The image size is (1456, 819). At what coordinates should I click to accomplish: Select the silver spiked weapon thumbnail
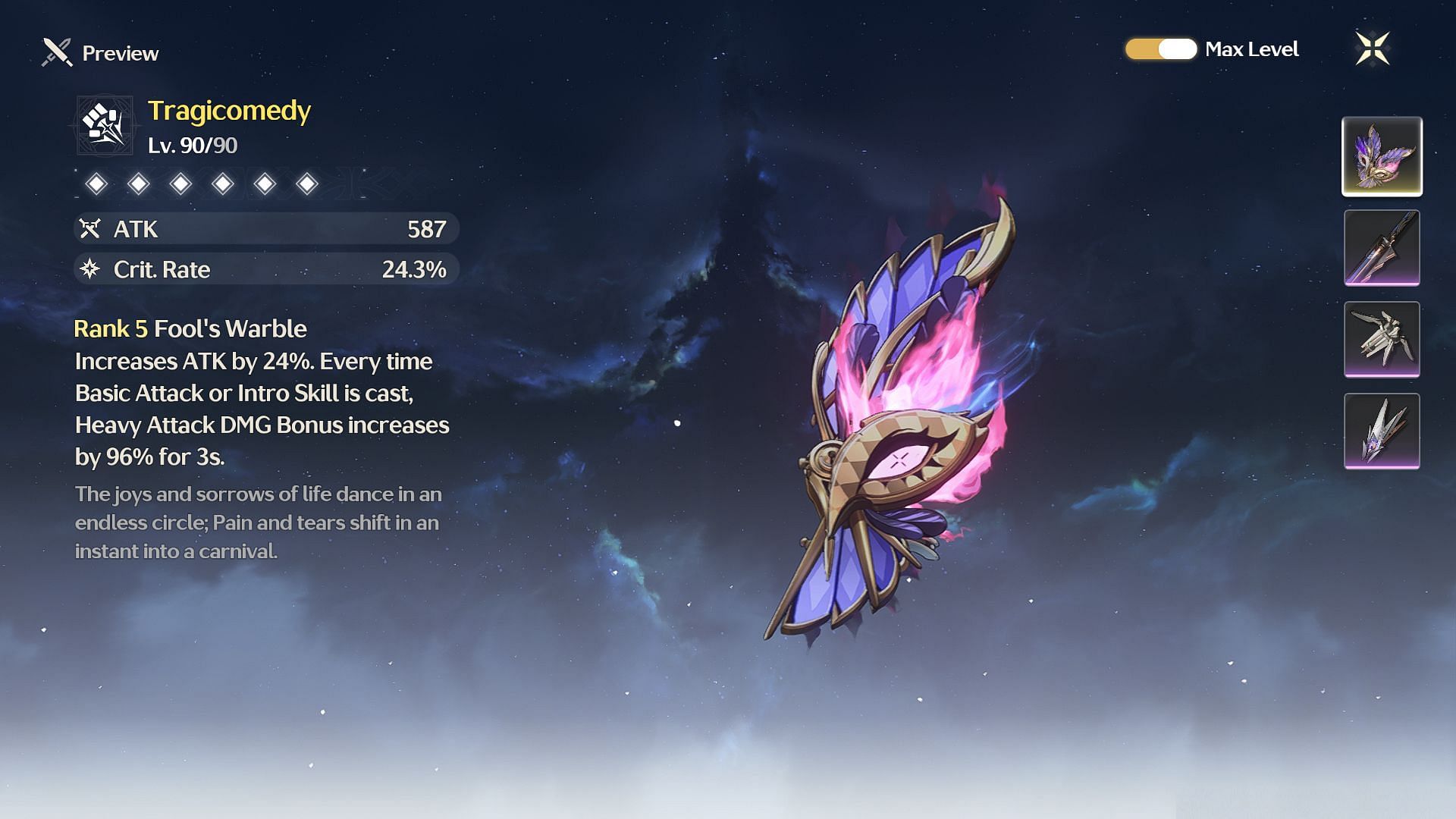[1382, 431]
